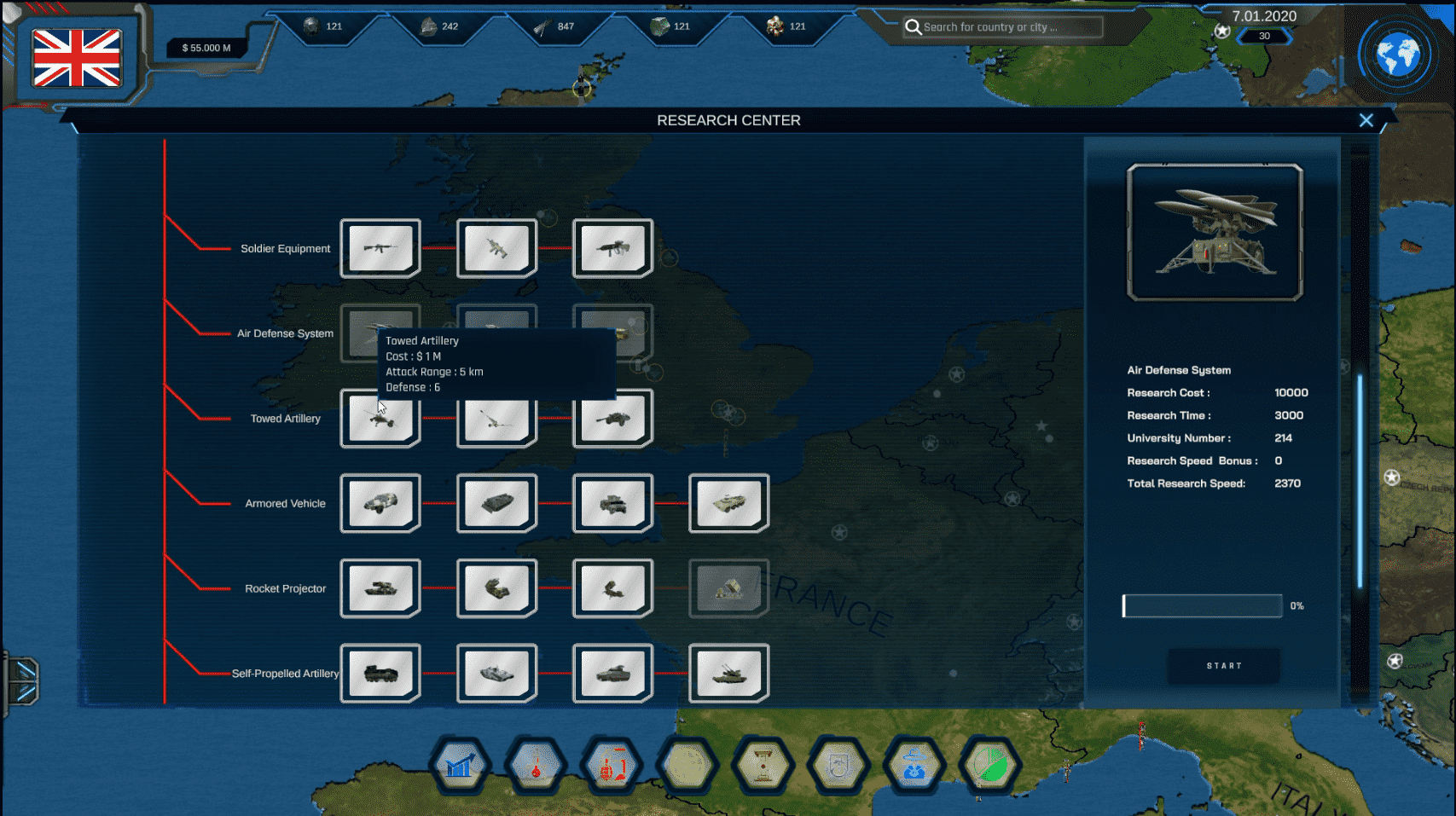Select the United Kingdom flag emblem
The width and height of the screenshot is (1456, 816).
tap(77, 58)
